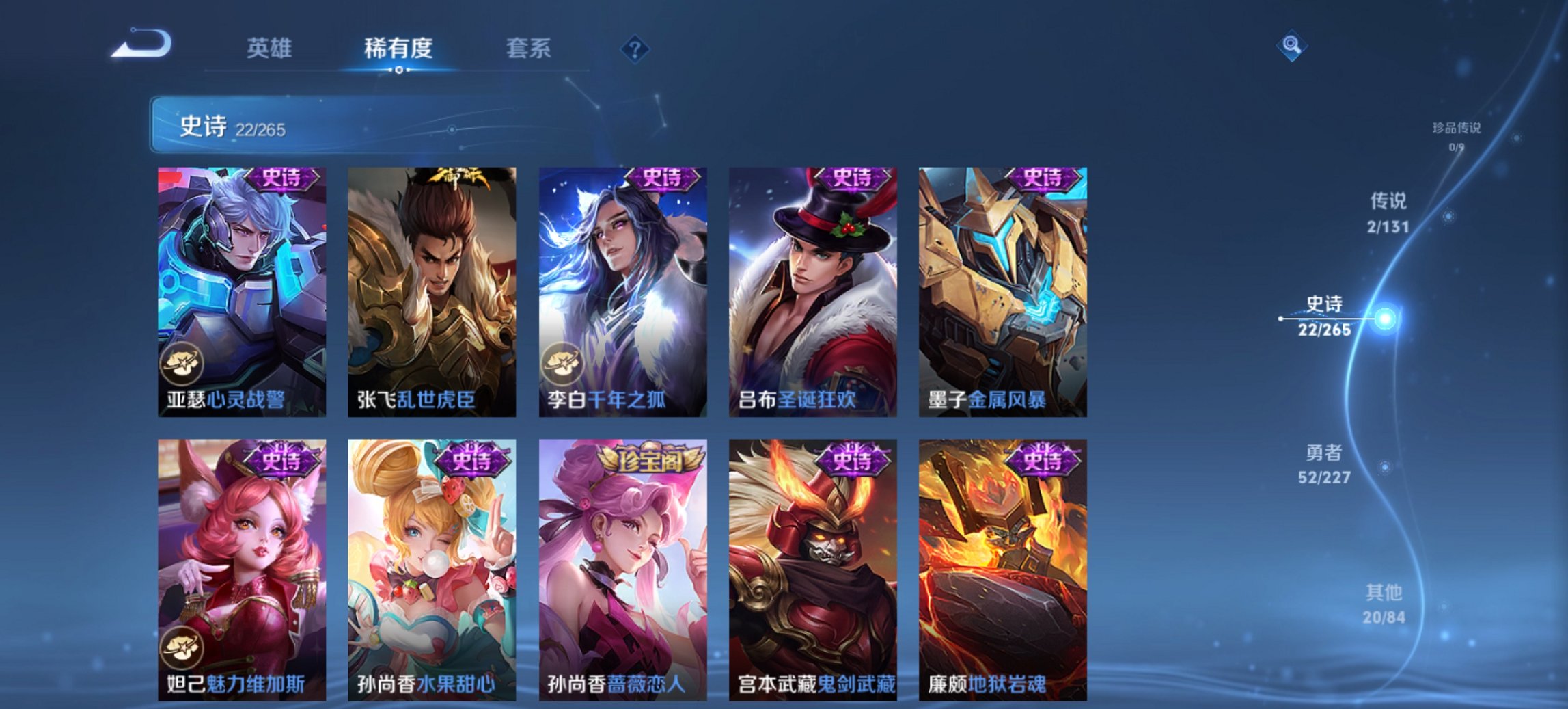The height and width of the screenshot is (709, 1568).
Task: Click the question mark help icon
Action: (636, 48)
